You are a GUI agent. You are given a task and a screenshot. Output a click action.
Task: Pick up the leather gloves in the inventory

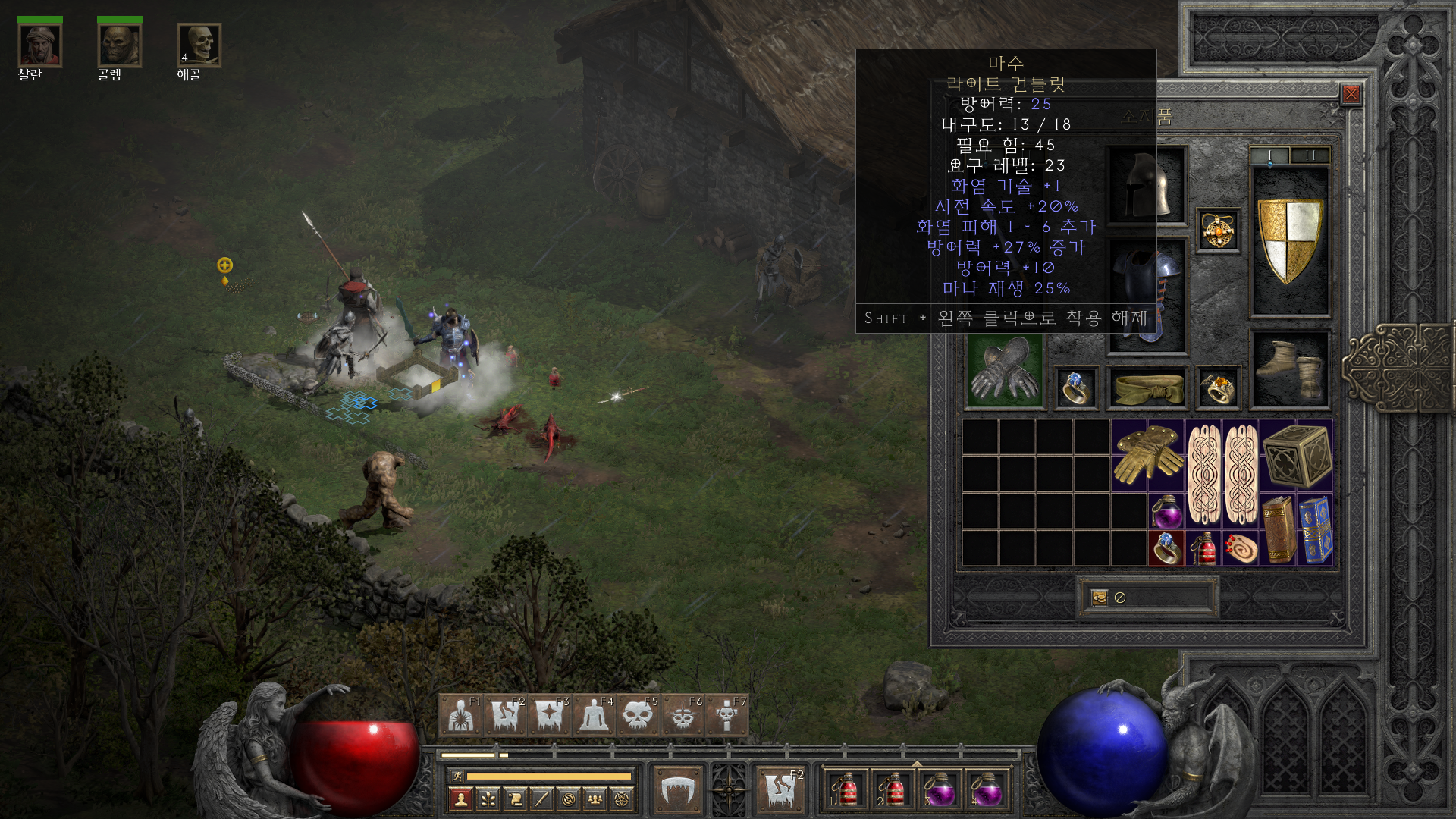pyautogui.click(x=1147, y=455)
